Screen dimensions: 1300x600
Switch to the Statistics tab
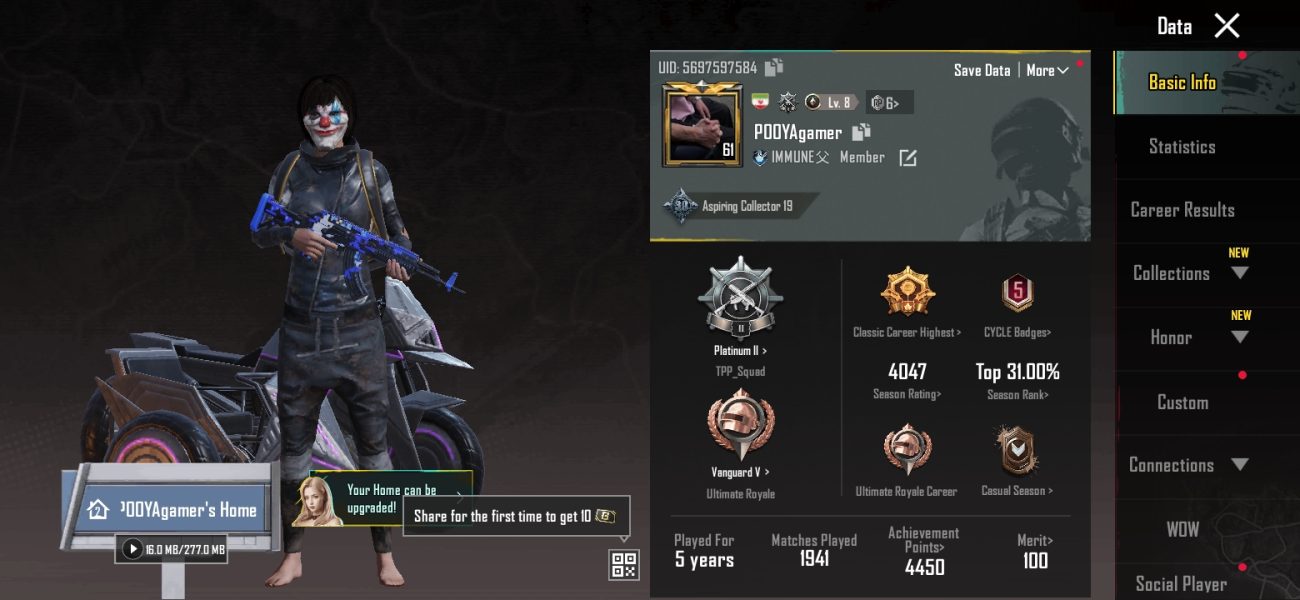[x=1182, y=147]
